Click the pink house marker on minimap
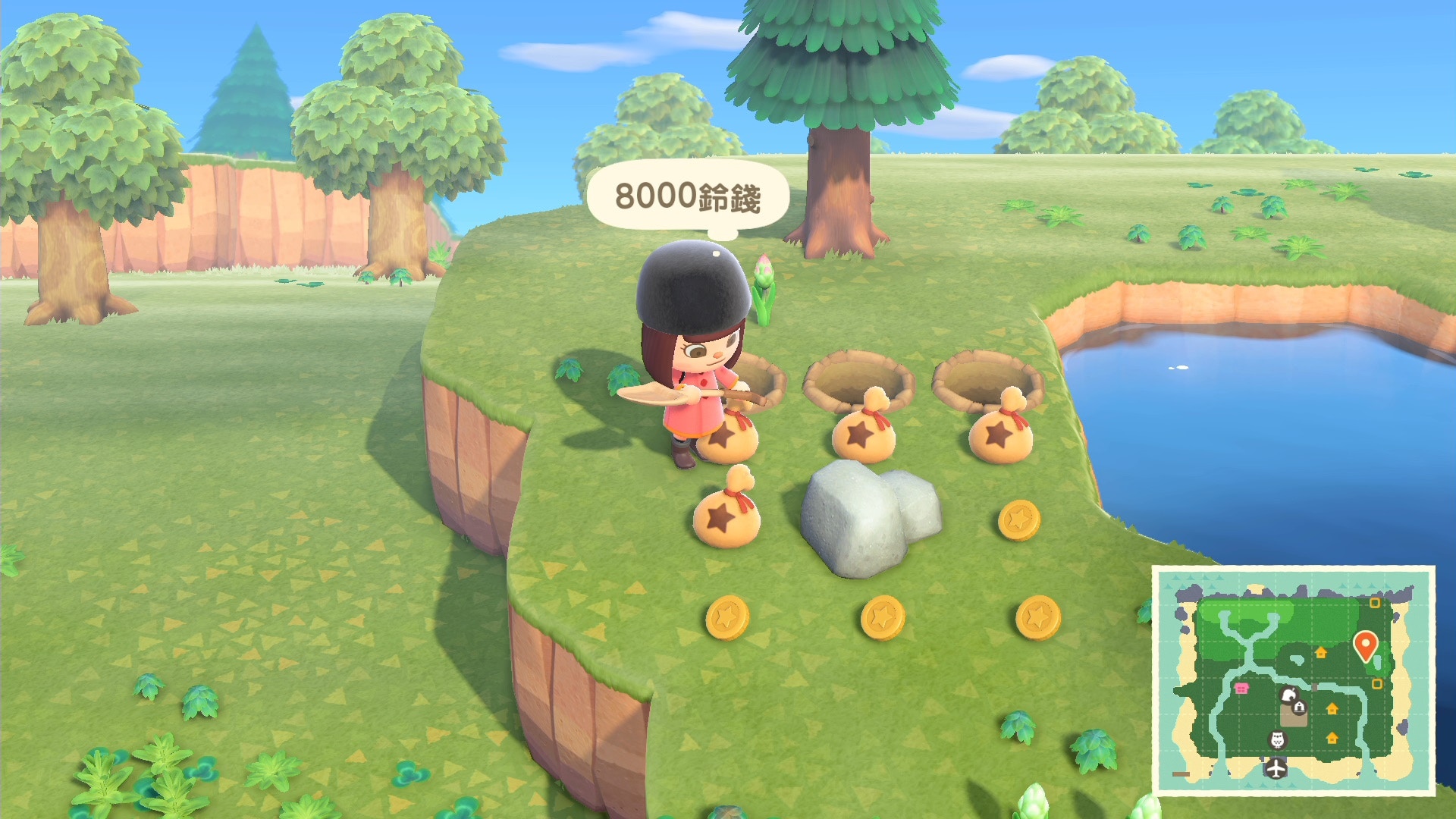The height and width of the screenshot is (819, 1456). (1241, 688)
